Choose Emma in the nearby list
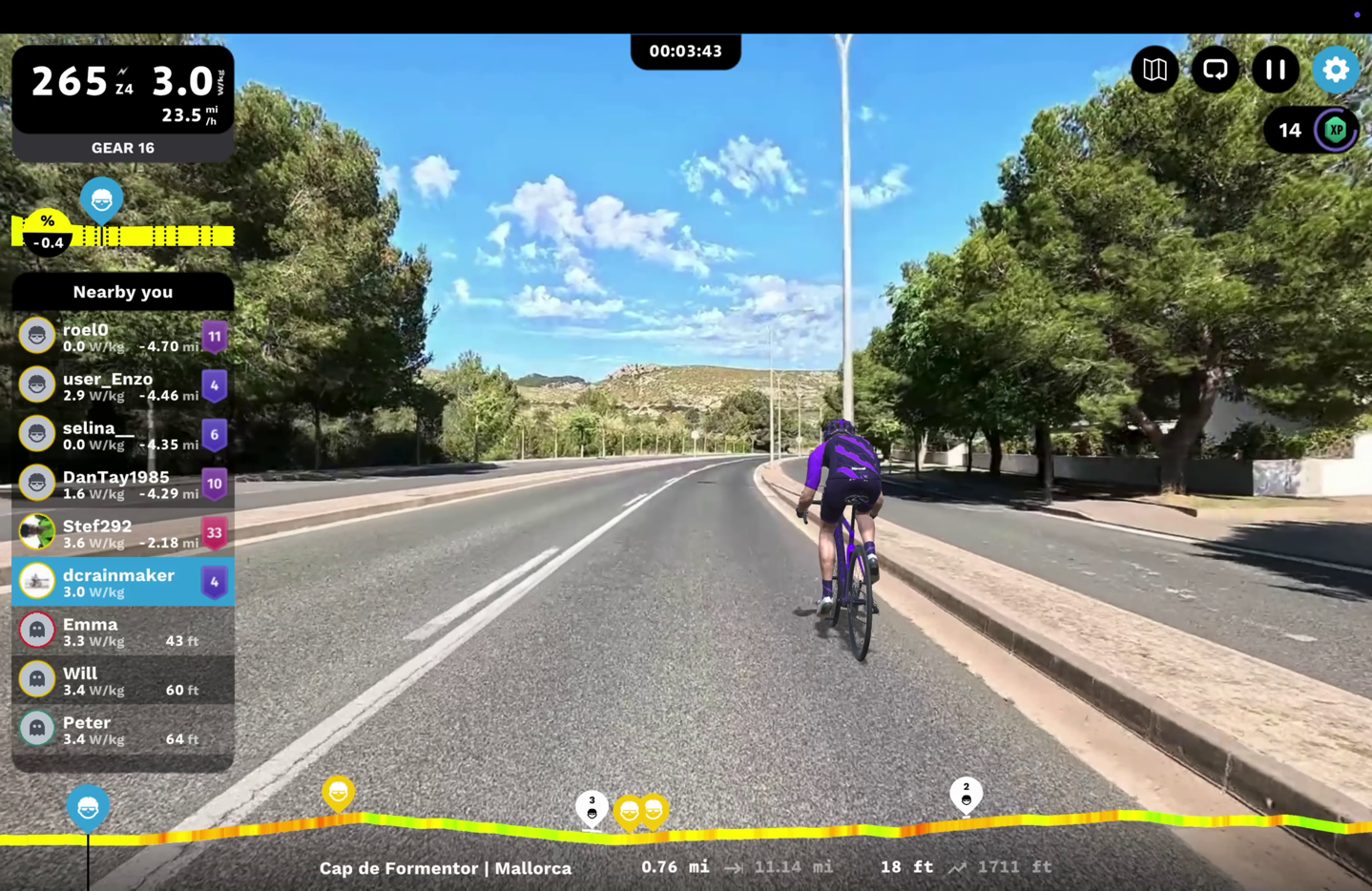This screenshot has height=891, width=1372. (122, 632)
